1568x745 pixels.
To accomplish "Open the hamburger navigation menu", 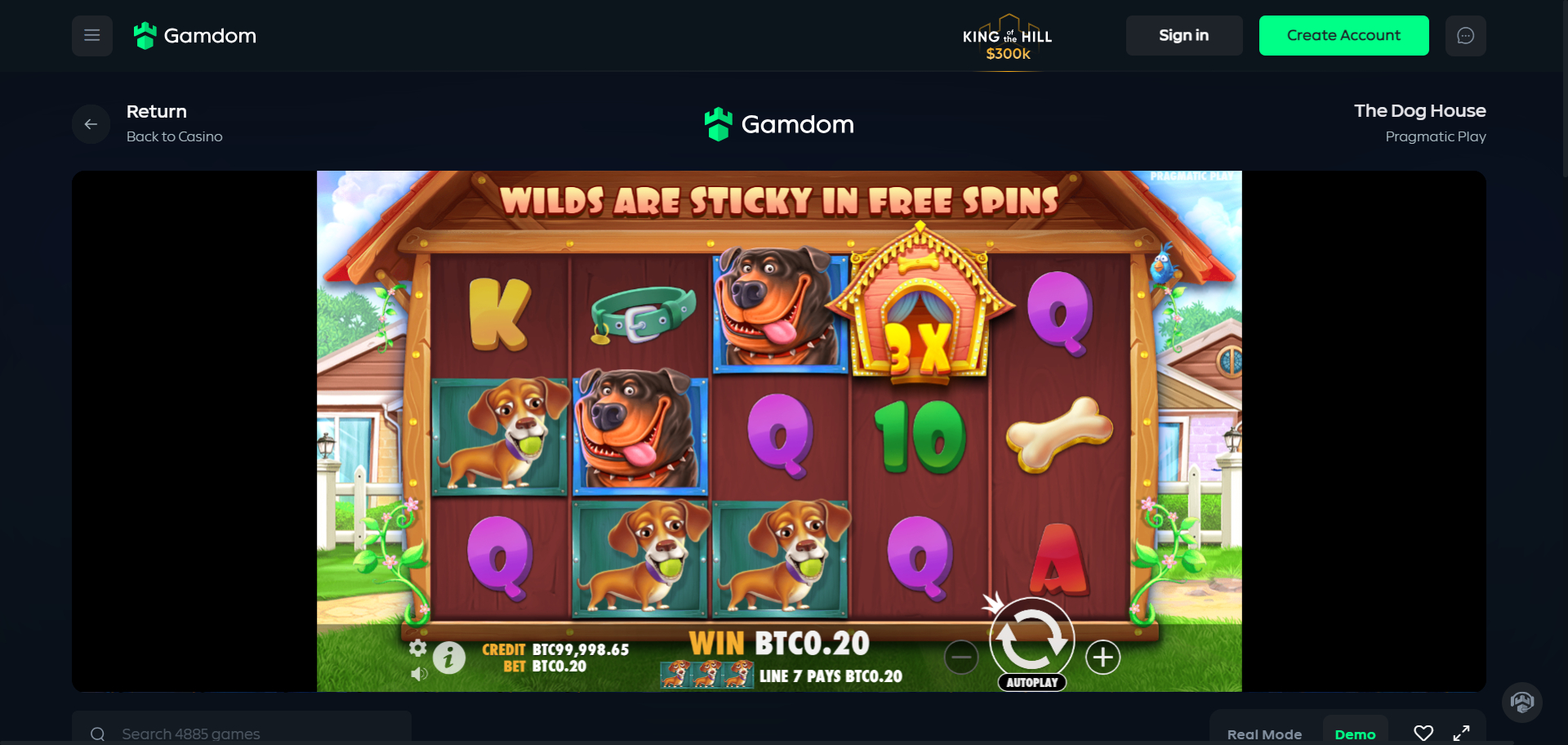I will pyautogui.click(x=91, y=35).
